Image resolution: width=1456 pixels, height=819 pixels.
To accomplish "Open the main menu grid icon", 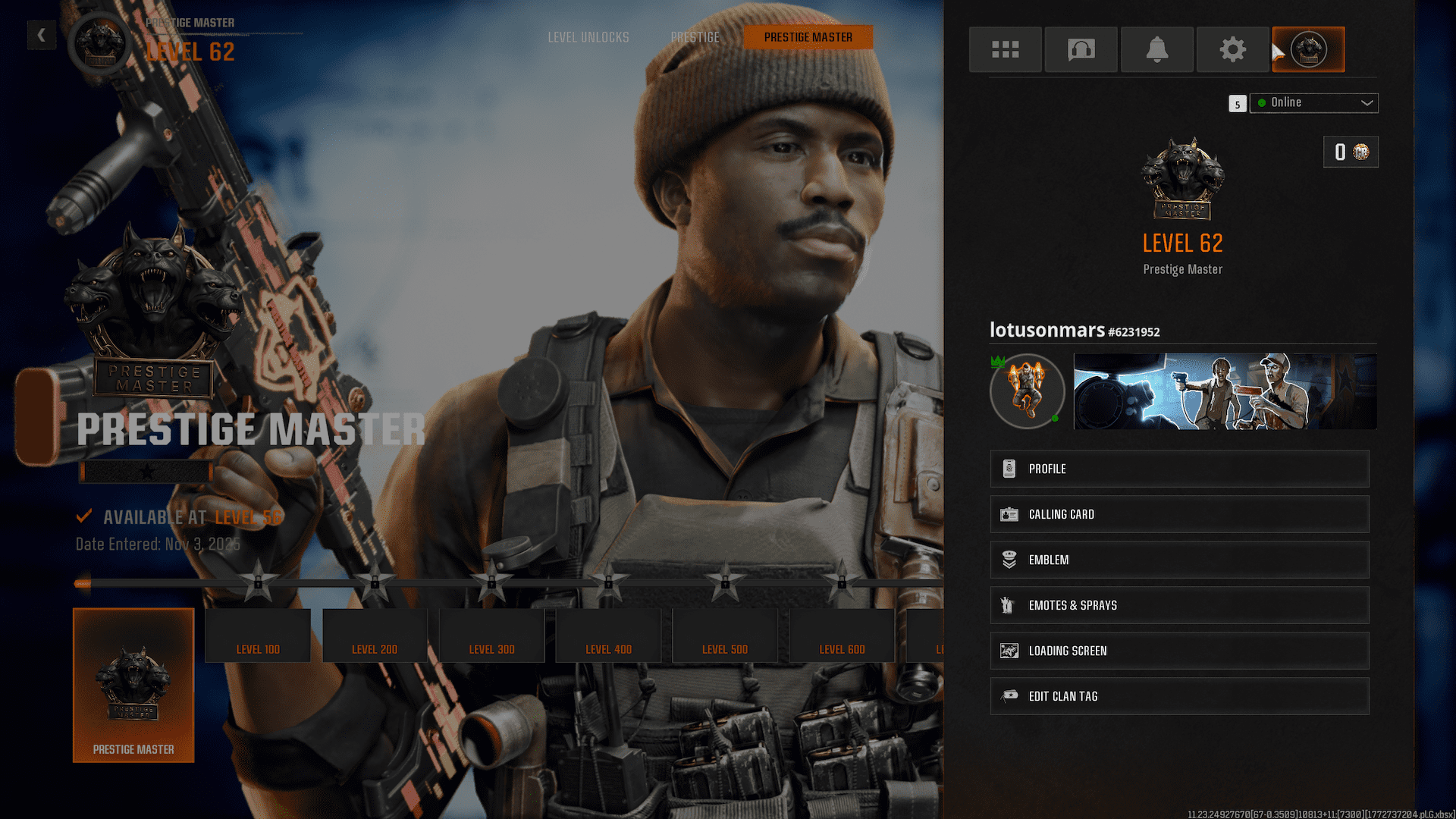I will (x=1006, y=49).
